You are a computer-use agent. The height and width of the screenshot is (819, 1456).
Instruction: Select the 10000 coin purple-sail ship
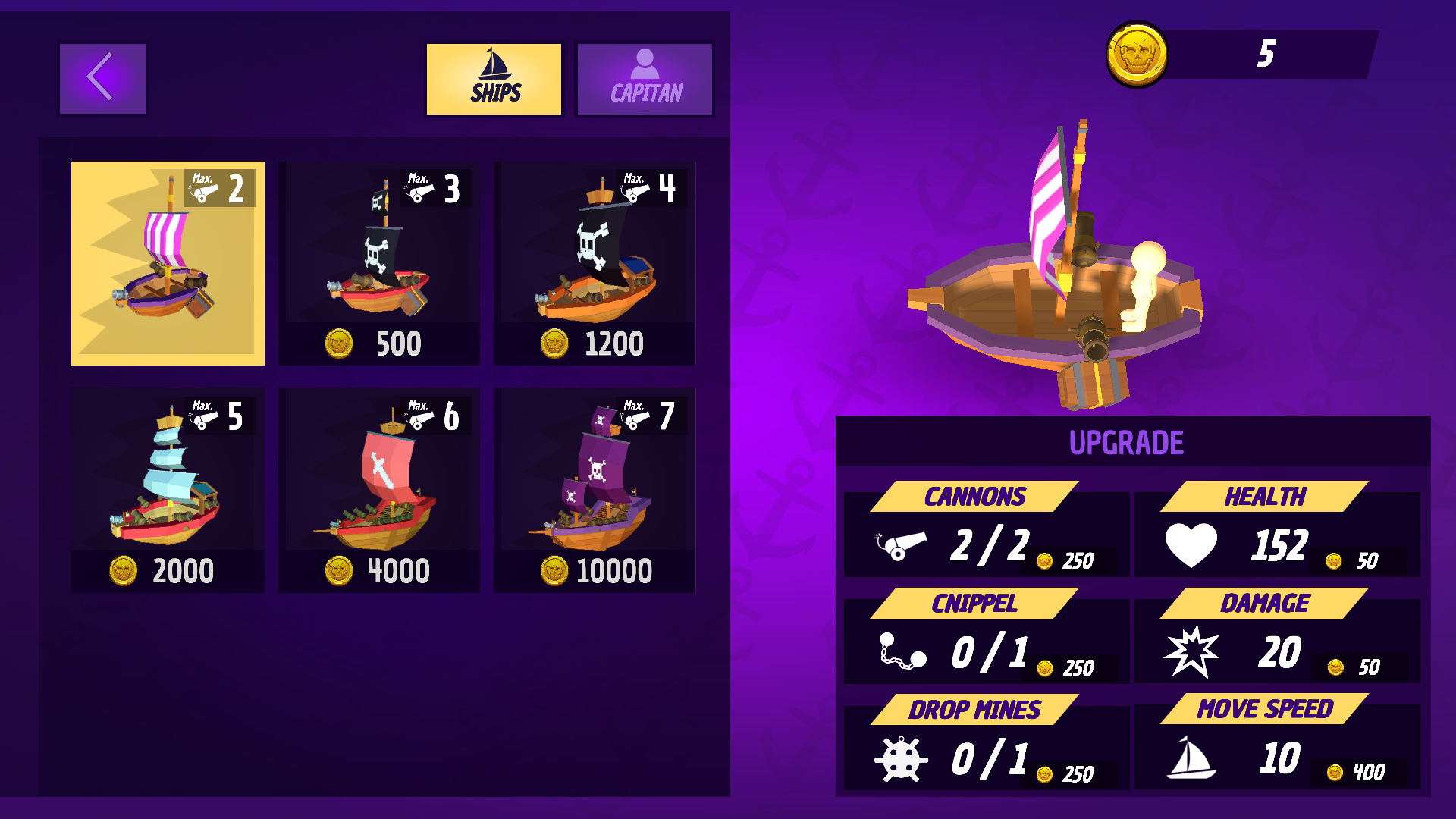click(x=595, y=490)
